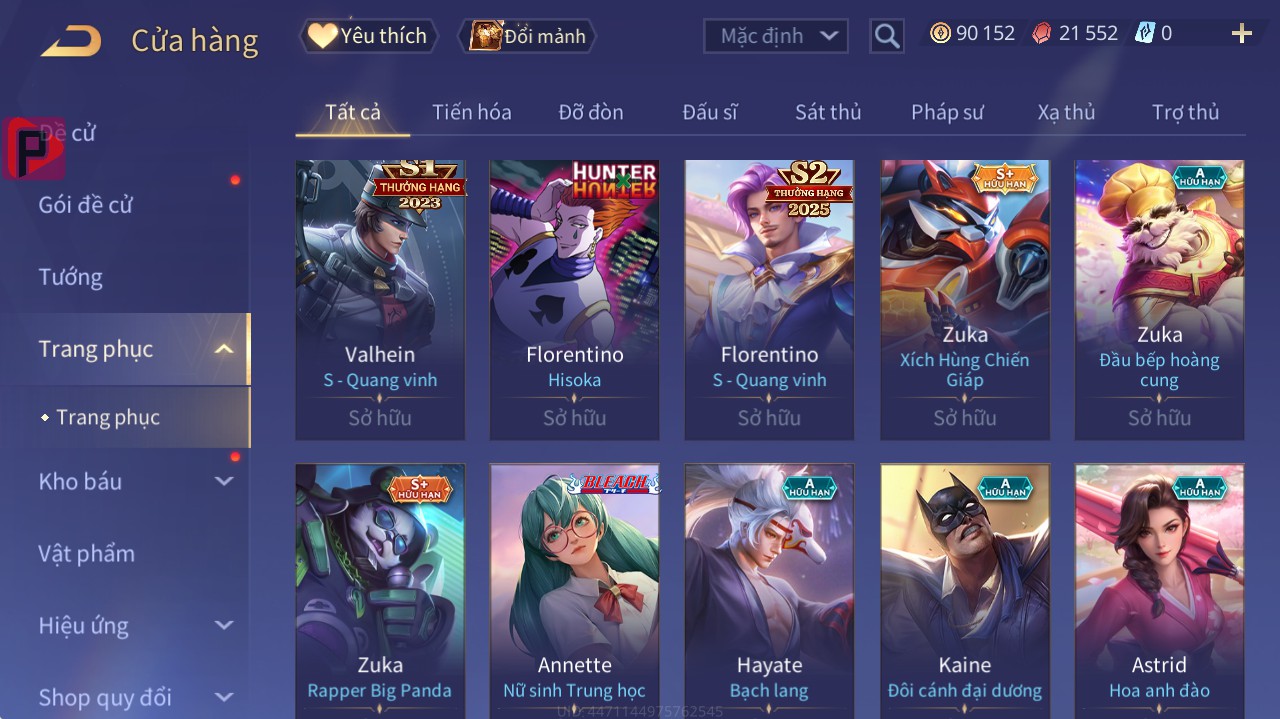Filter skins by Sát thủ
Viewport: 1280px width, 719px height.
point(828,112)
